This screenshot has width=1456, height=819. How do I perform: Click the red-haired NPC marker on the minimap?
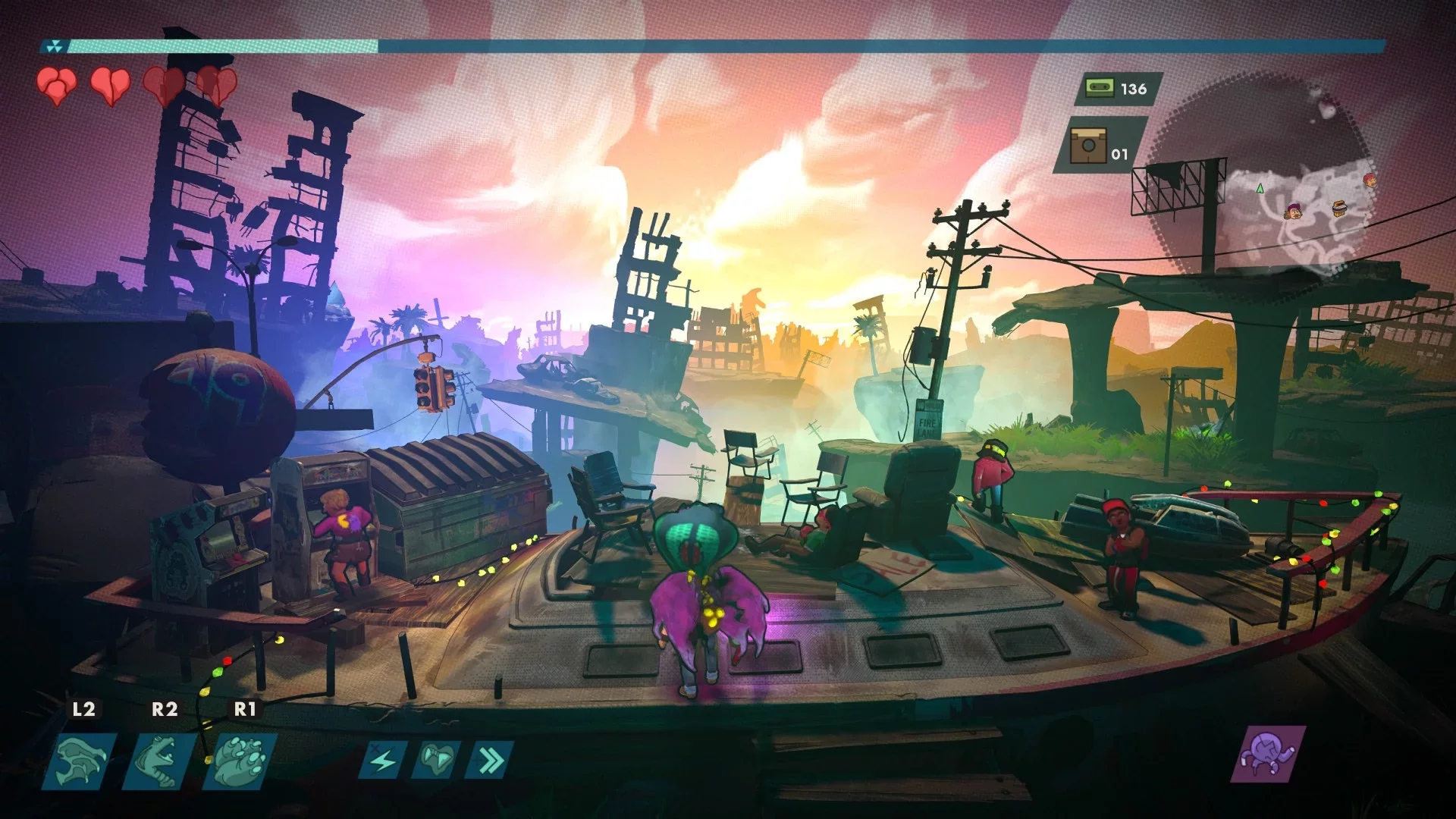click(x=1370, y=181)
